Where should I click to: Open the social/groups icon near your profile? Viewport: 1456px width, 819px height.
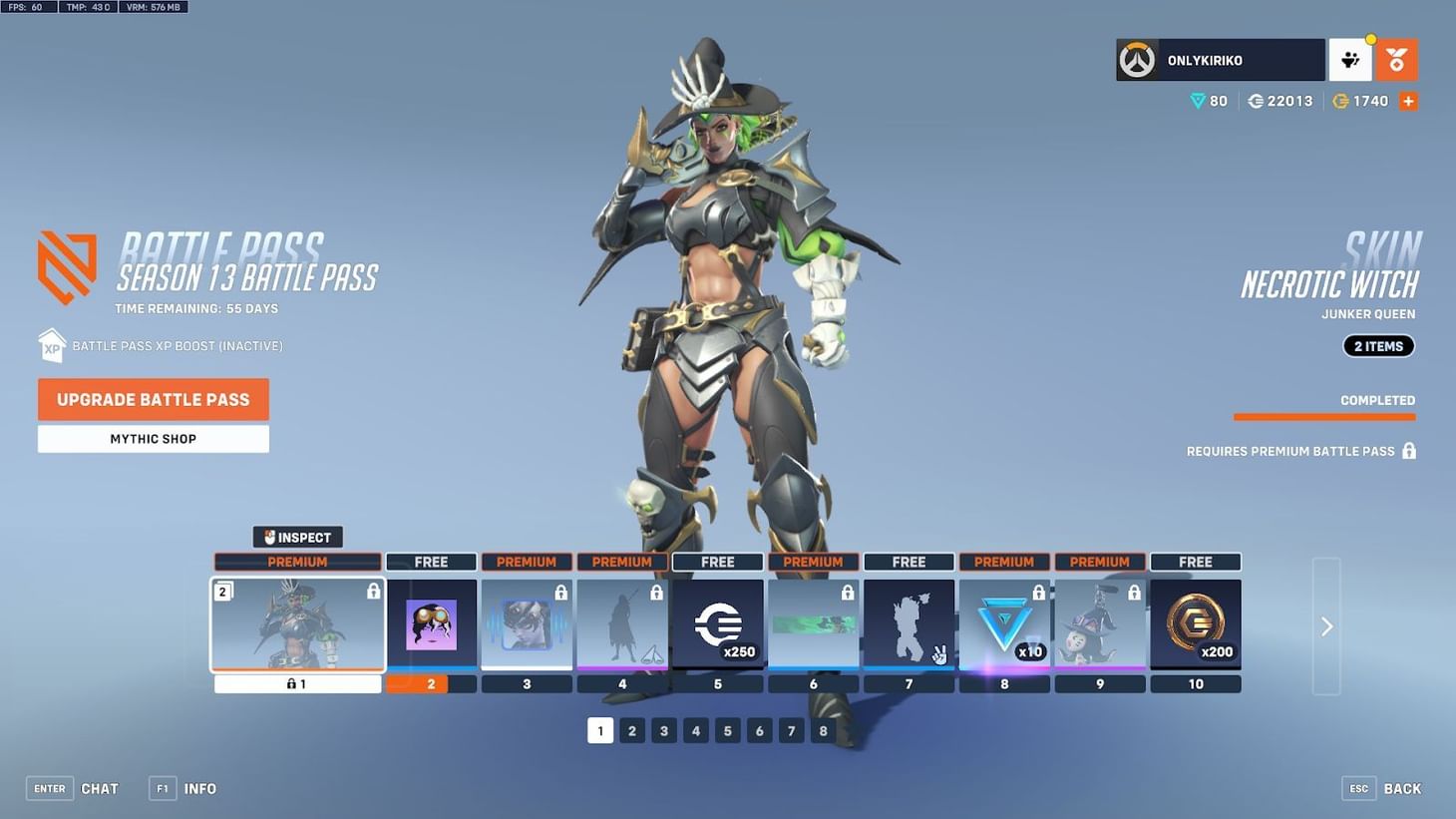(x=1350, y=59)
